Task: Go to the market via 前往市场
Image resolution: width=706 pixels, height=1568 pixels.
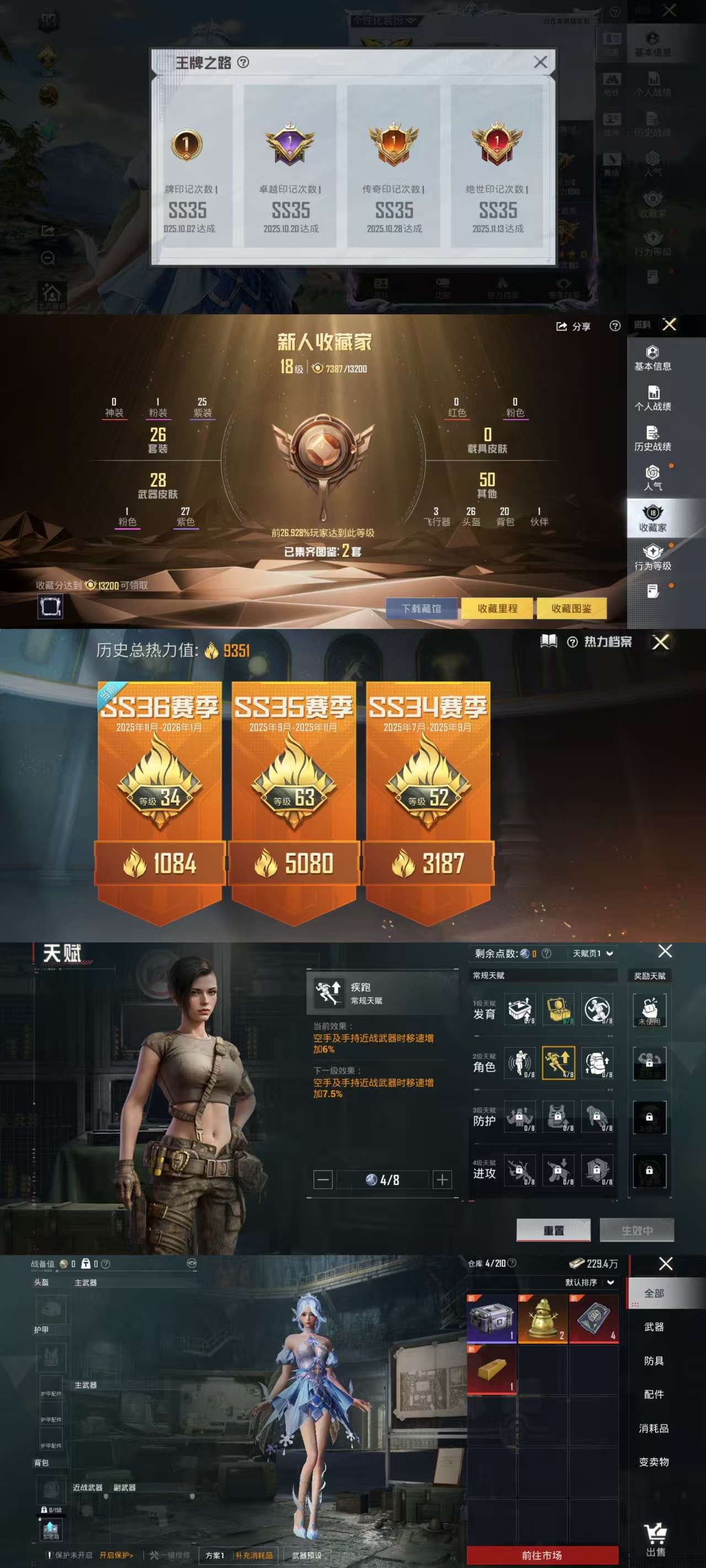Action: [x=542, y=1555]
